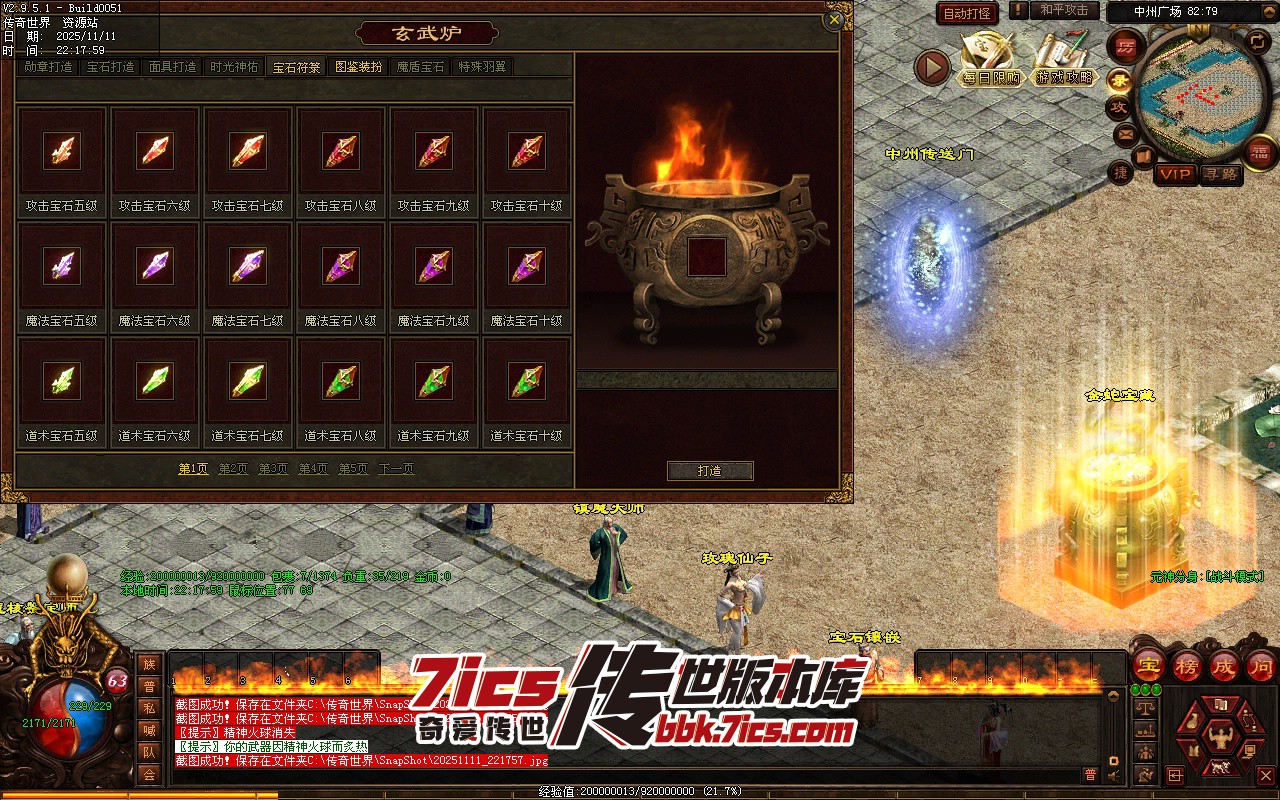Toggle the 自动打怪 auto-fight button
Screen dimensions: 1280x800
point(967,14)
